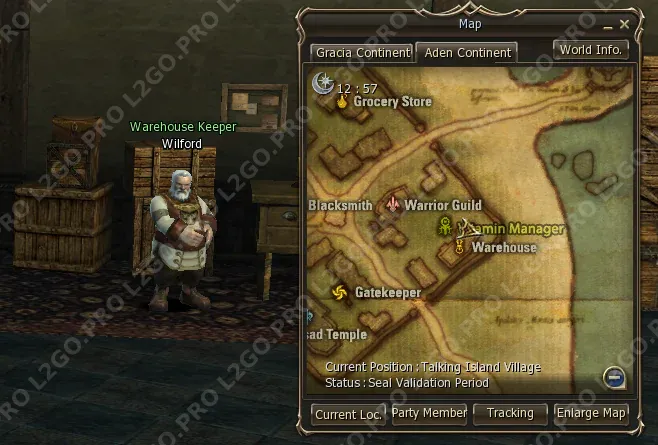Enlarge Map view

point(591,413)
